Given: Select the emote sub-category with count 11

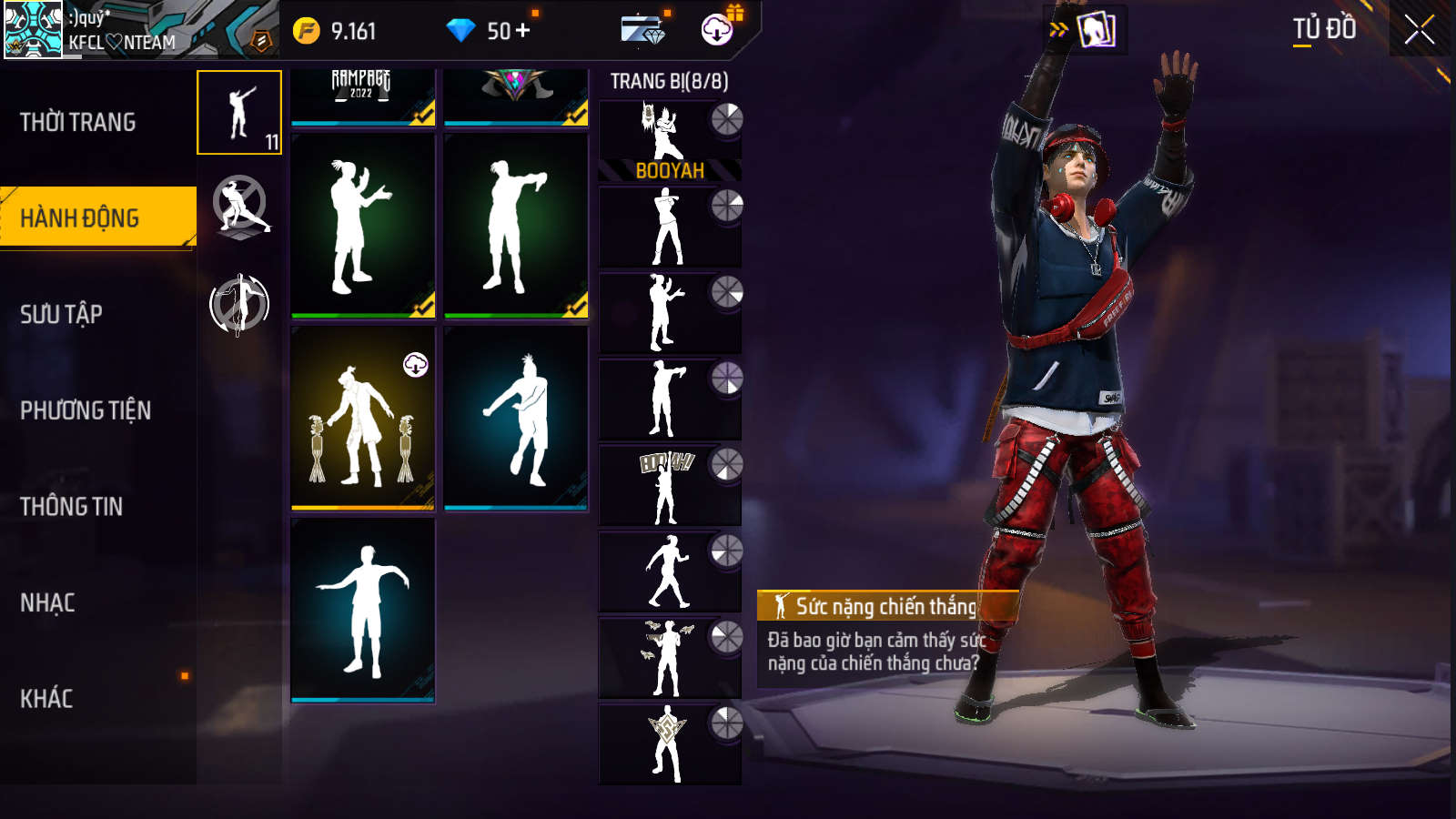Looking at the screenshot, I should 239,113.
